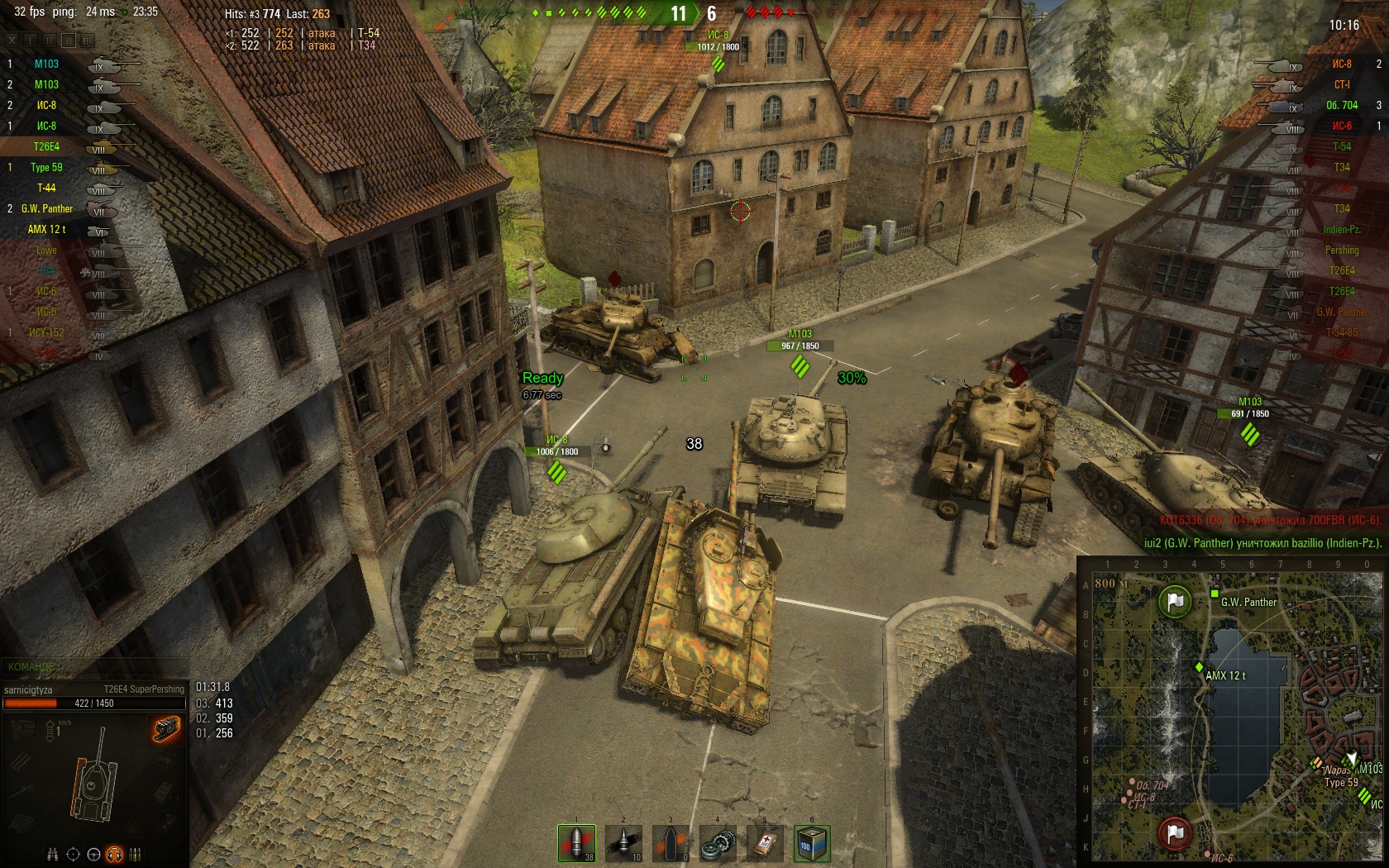
Task: Click the gunner crosshair crew icon
Action: click(73, 854)
